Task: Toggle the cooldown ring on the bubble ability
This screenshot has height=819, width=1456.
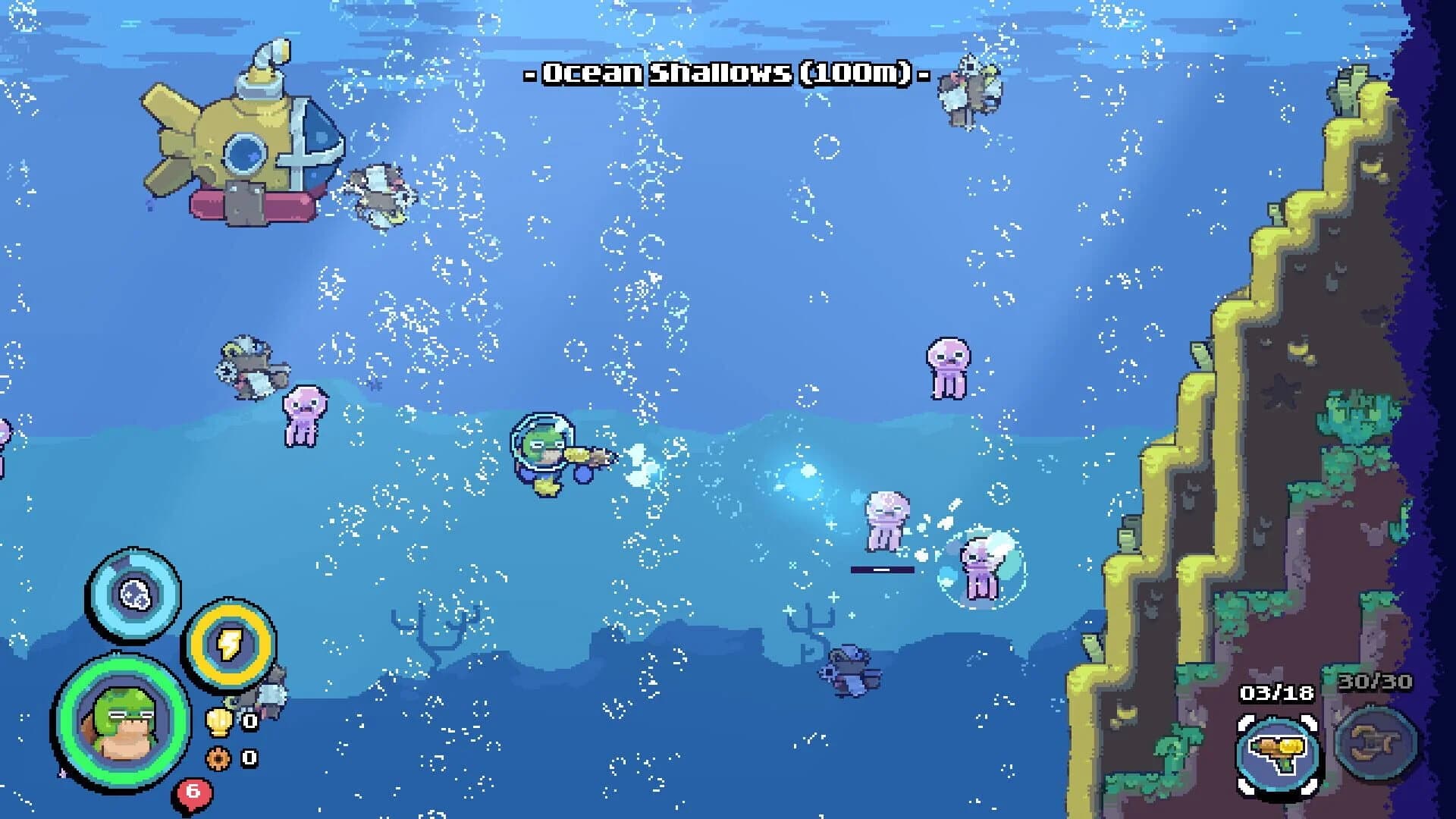Action: click(133, 554)
